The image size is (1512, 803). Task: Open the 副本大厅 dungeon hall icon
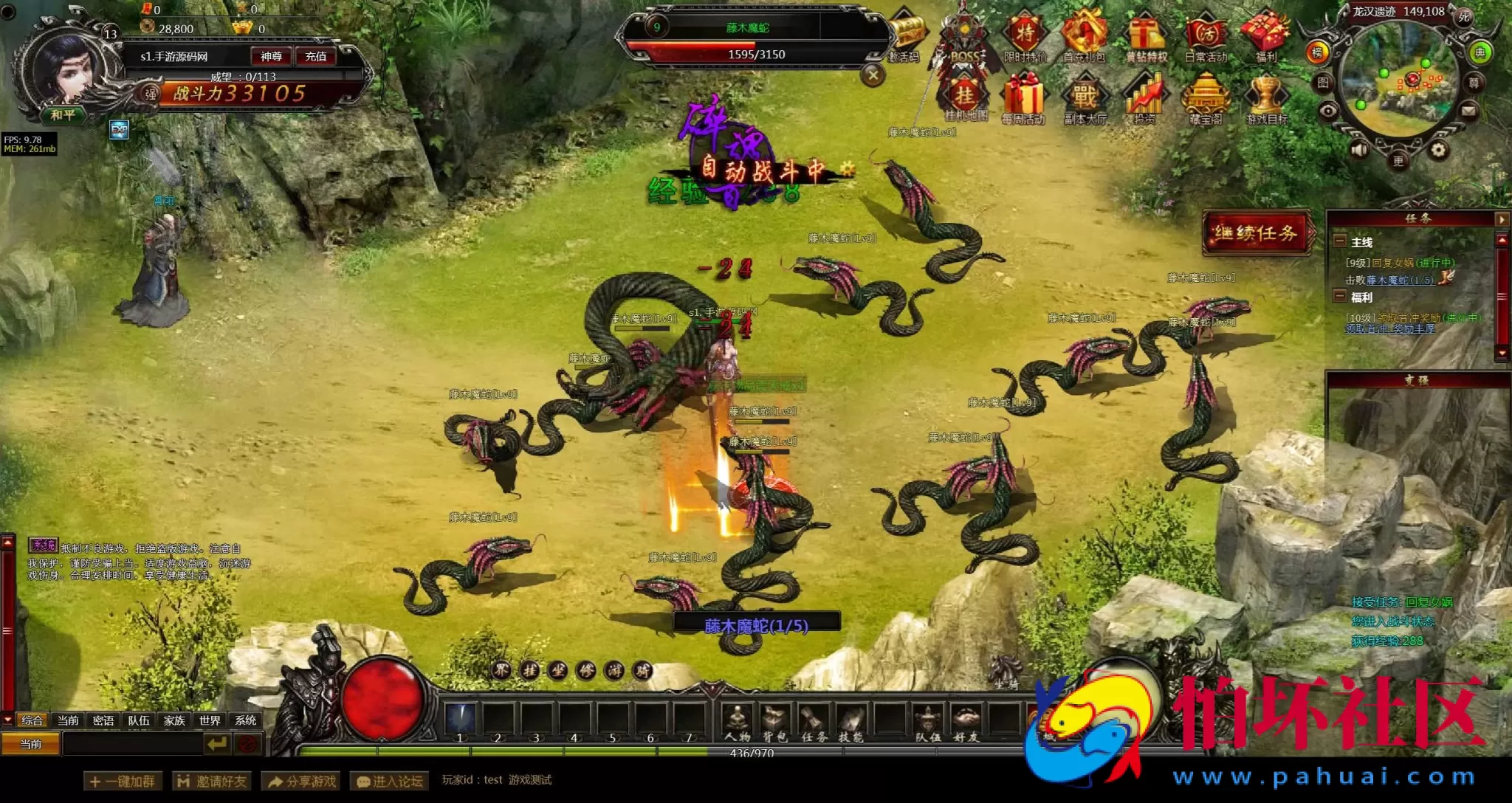coord(1084,98)
